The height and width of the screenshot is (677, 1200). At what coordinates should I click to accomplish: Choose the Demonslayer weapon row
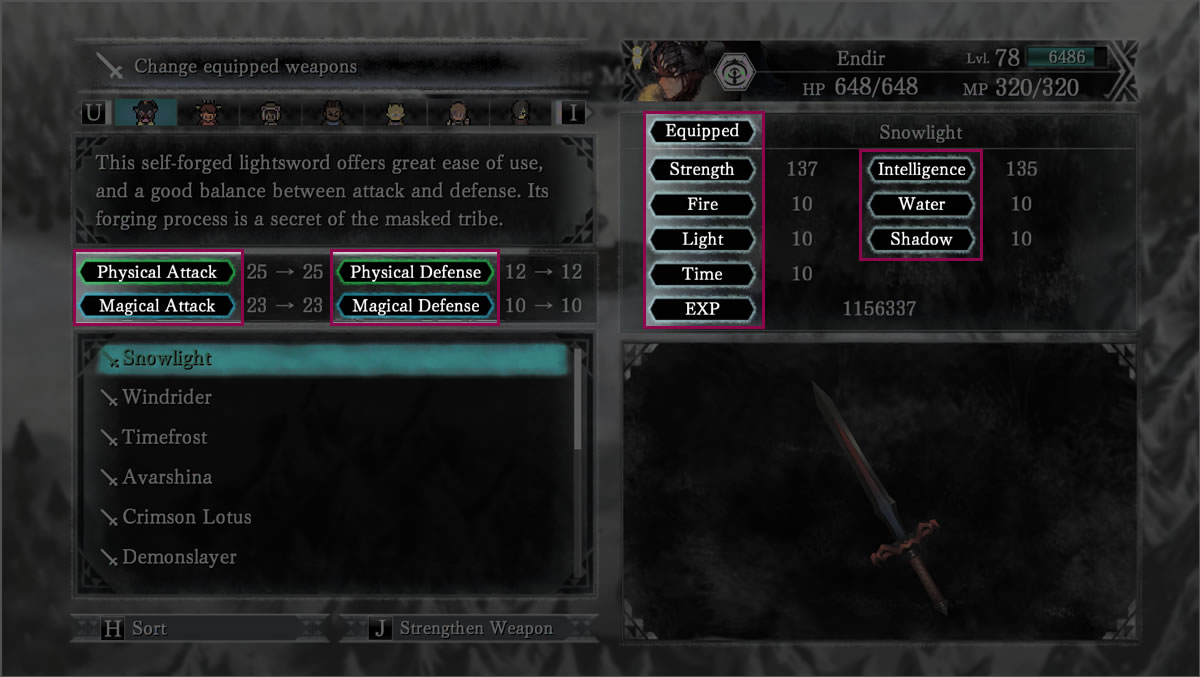tap(179, 558)
